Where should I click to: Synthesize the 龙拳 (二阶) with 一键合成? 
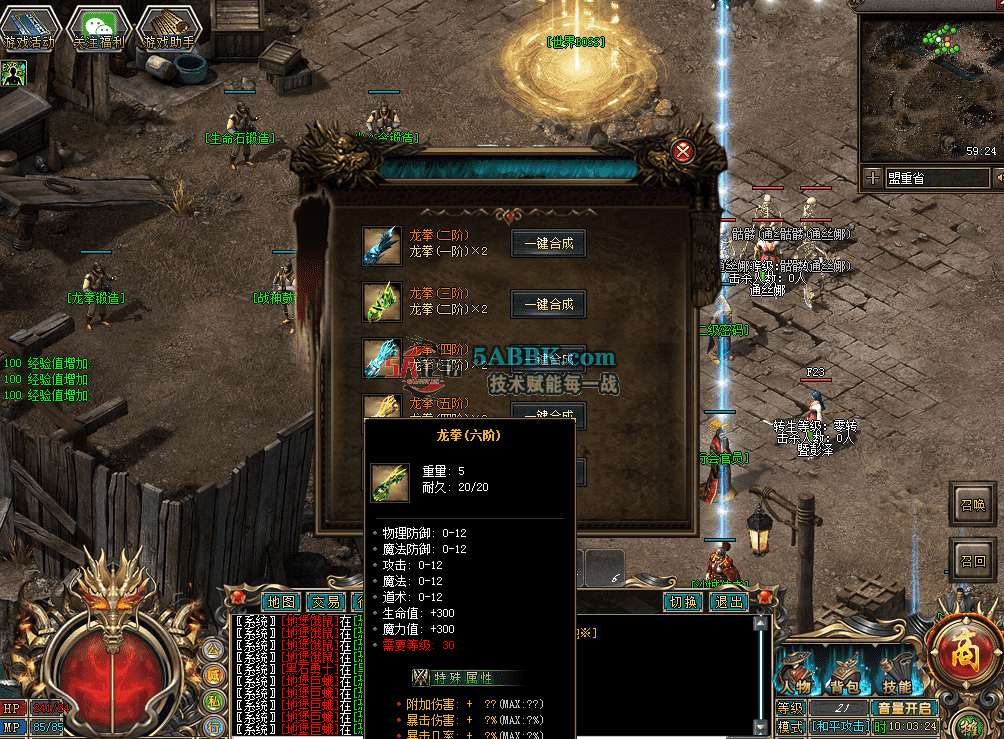pyautogui.click(x=548, y=243)
